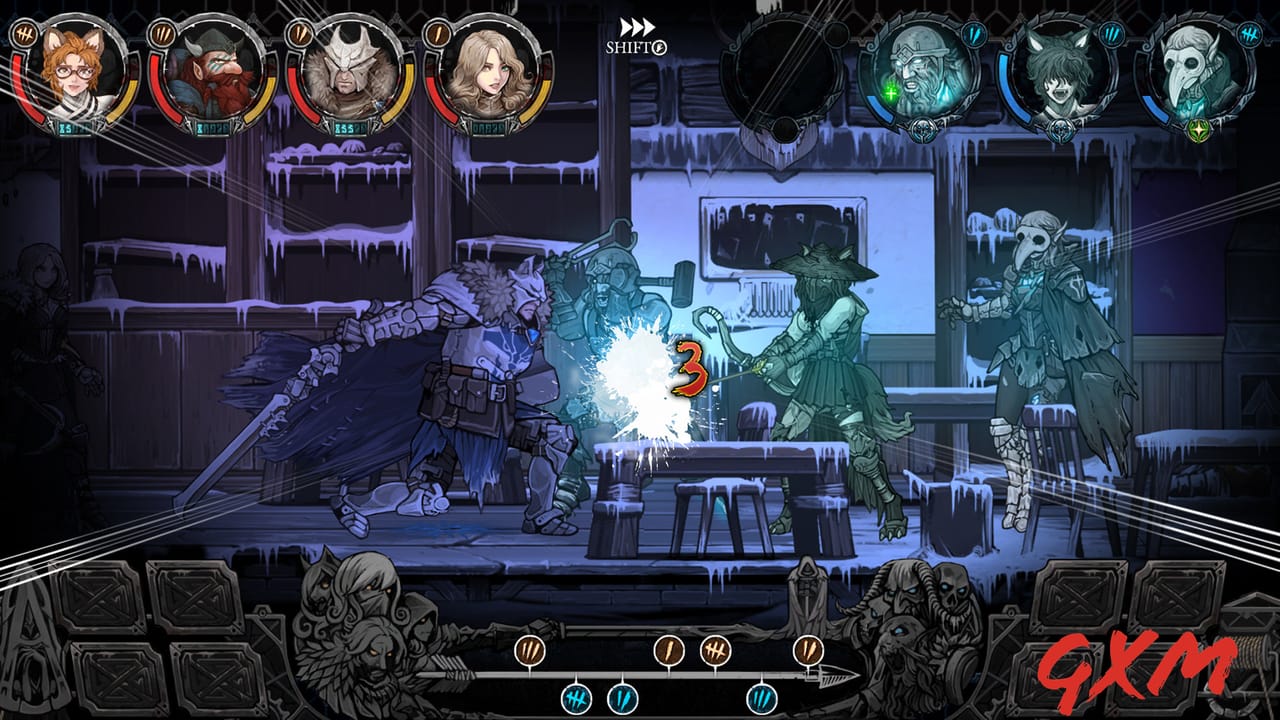Inspect the green glowing emblem below the plague doctor
The width and height of the screenshot is (1280, 720).
[1198, 128]
